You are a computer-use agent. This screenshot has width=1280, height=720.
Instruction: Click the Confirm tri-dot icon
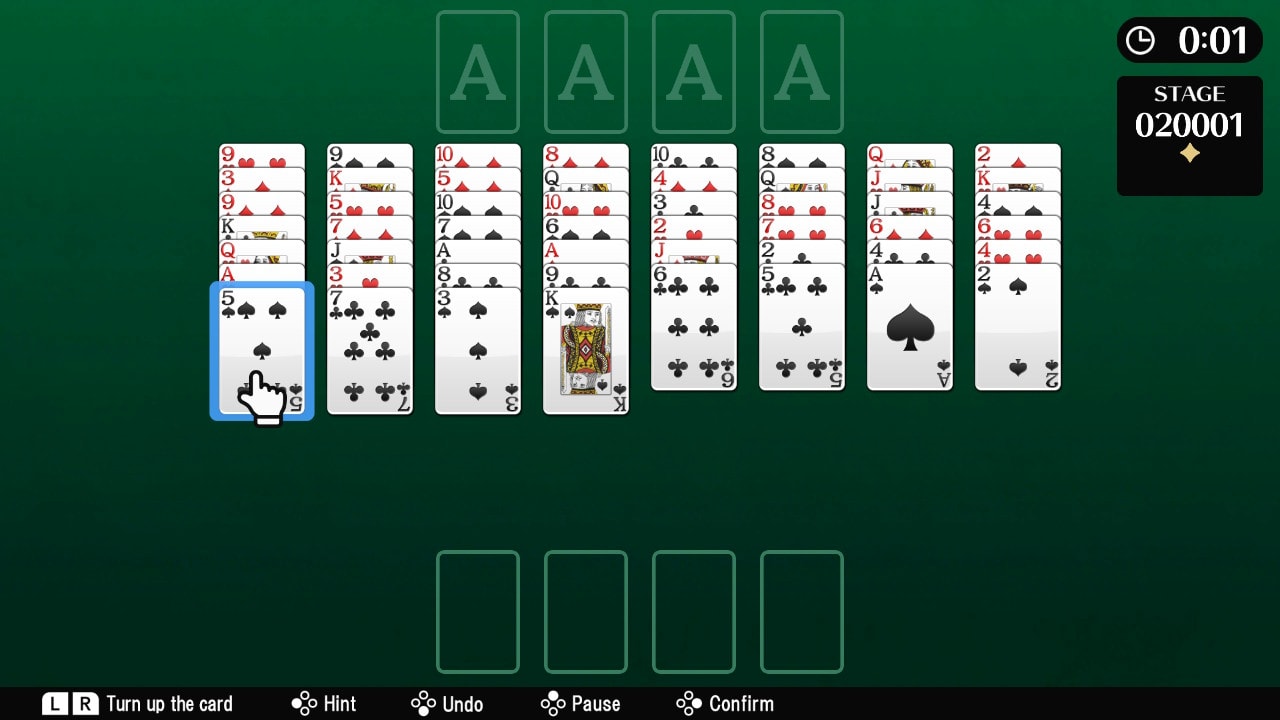pos(690,703)
